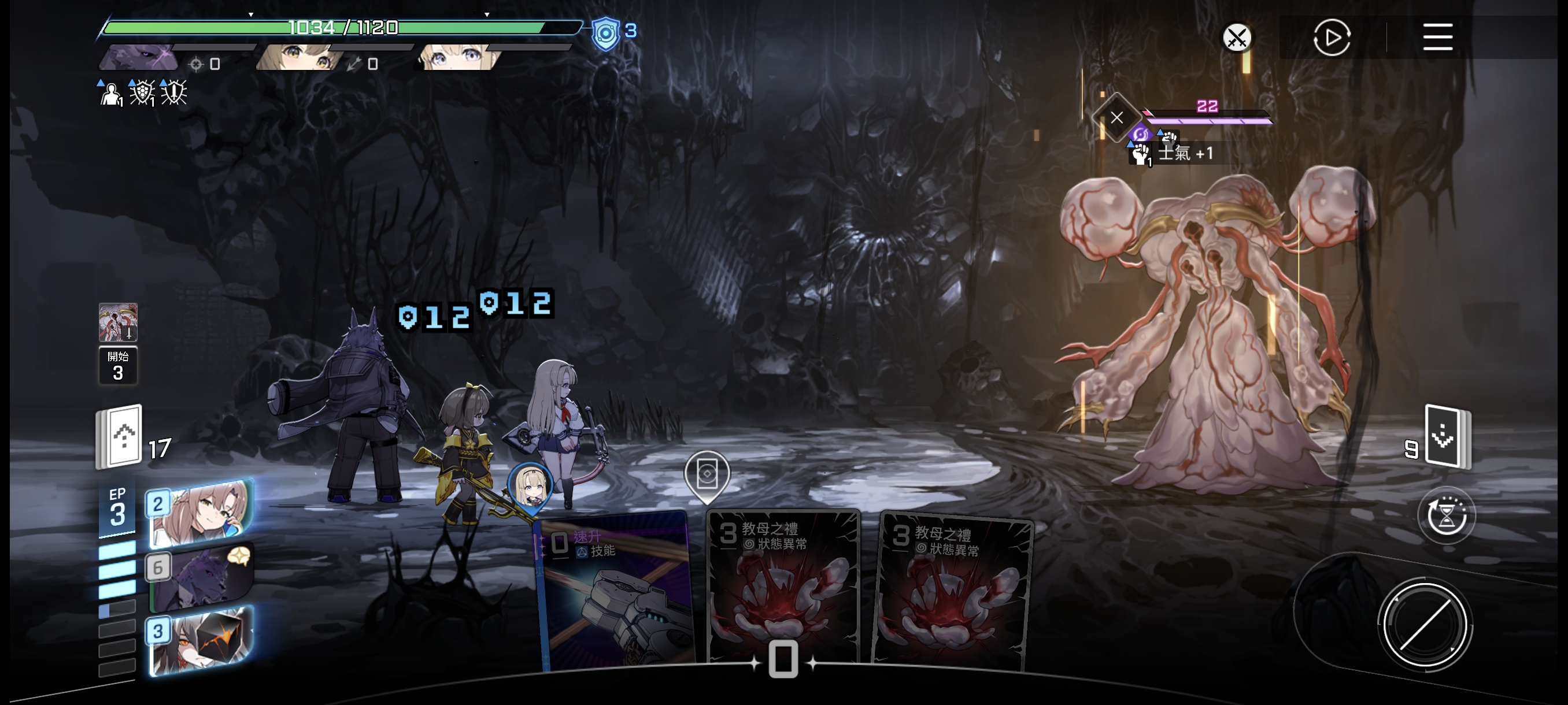Click the enemy's X intent diamond
The image size is (1568, 705).
(x=1116, y=117)
